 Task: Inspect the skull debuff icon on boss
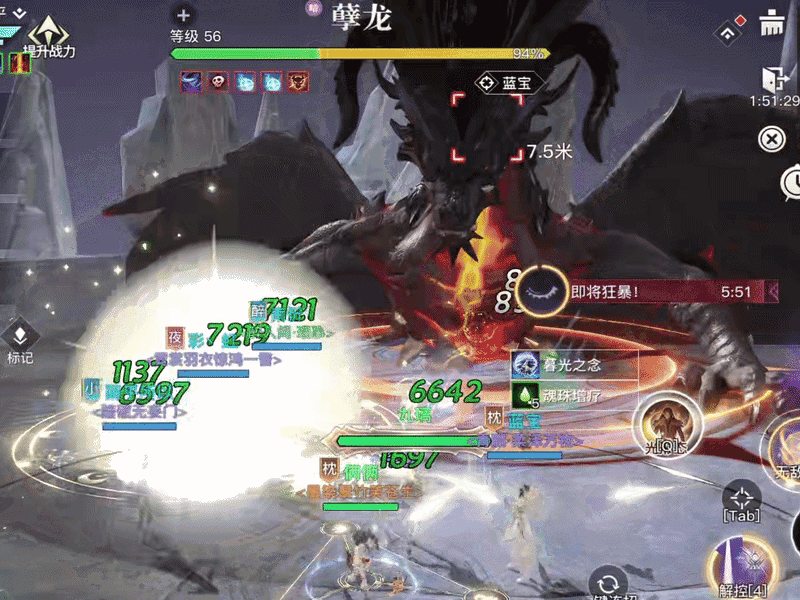pos(218,82)
